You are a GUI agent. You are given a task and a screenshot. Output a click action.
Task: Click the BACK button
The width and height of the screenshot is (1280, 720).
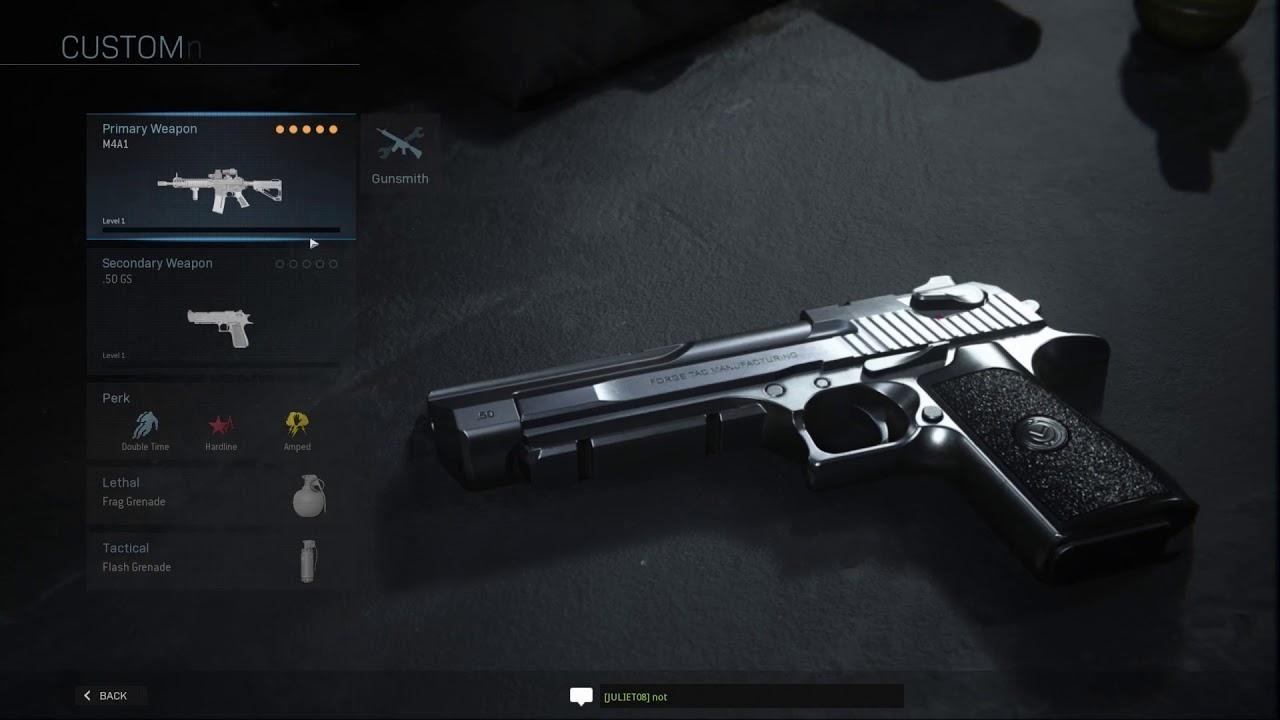click(x=110, y=695)
